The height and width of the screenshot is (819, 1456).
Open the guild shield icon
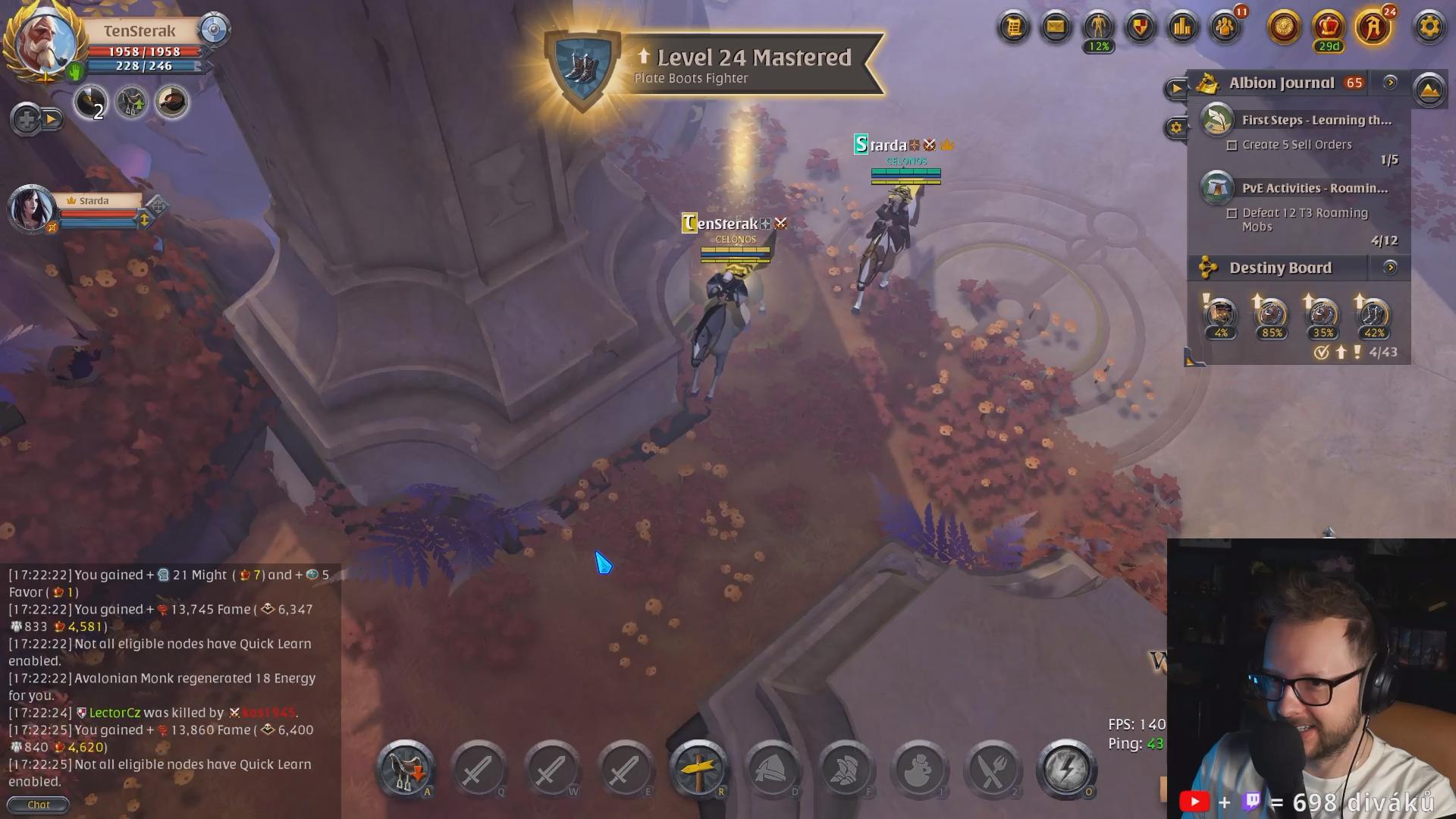(1140, 28)
